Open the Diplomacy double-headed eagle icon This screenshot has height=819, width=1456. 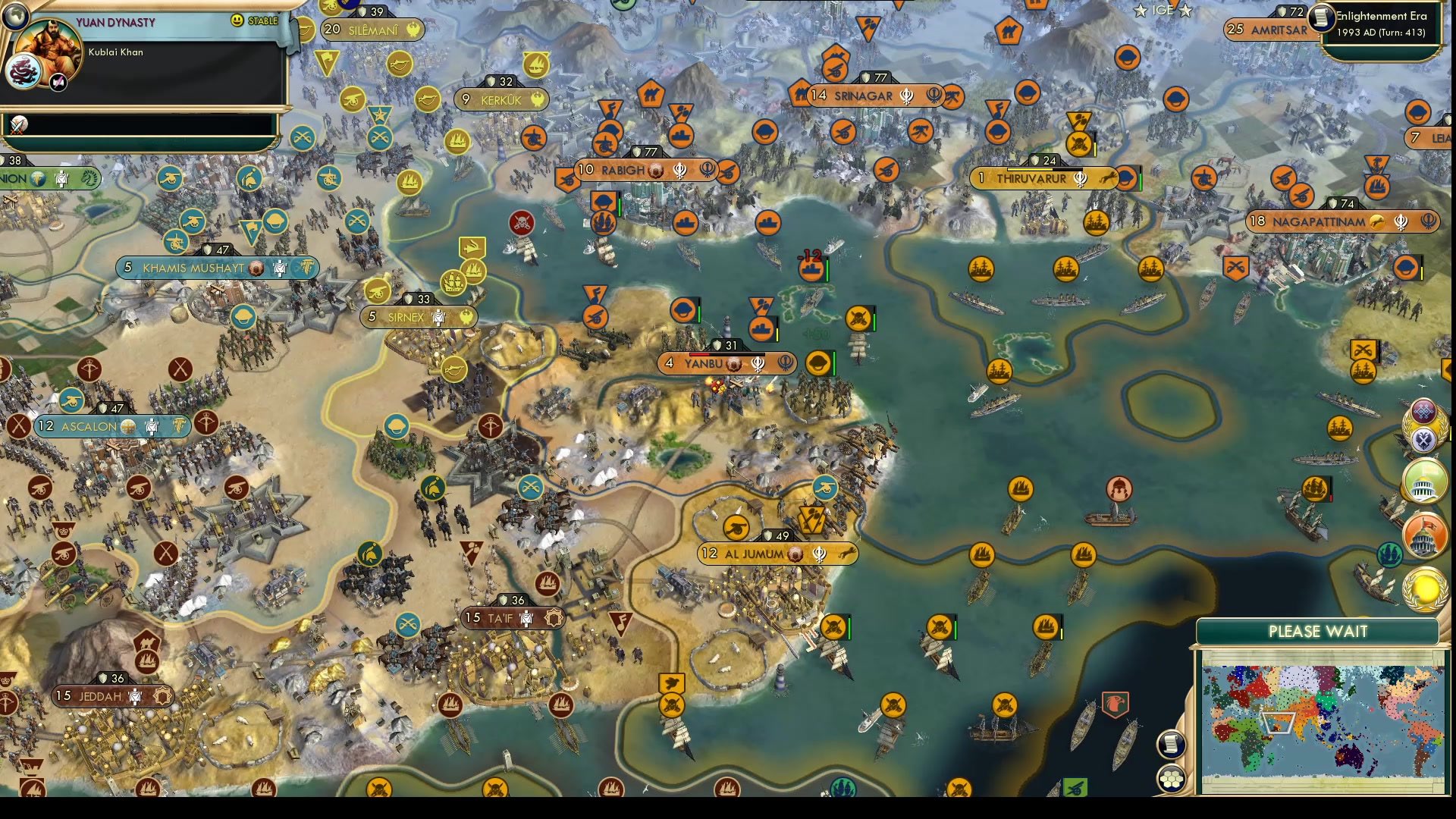tap(1425, 441)
